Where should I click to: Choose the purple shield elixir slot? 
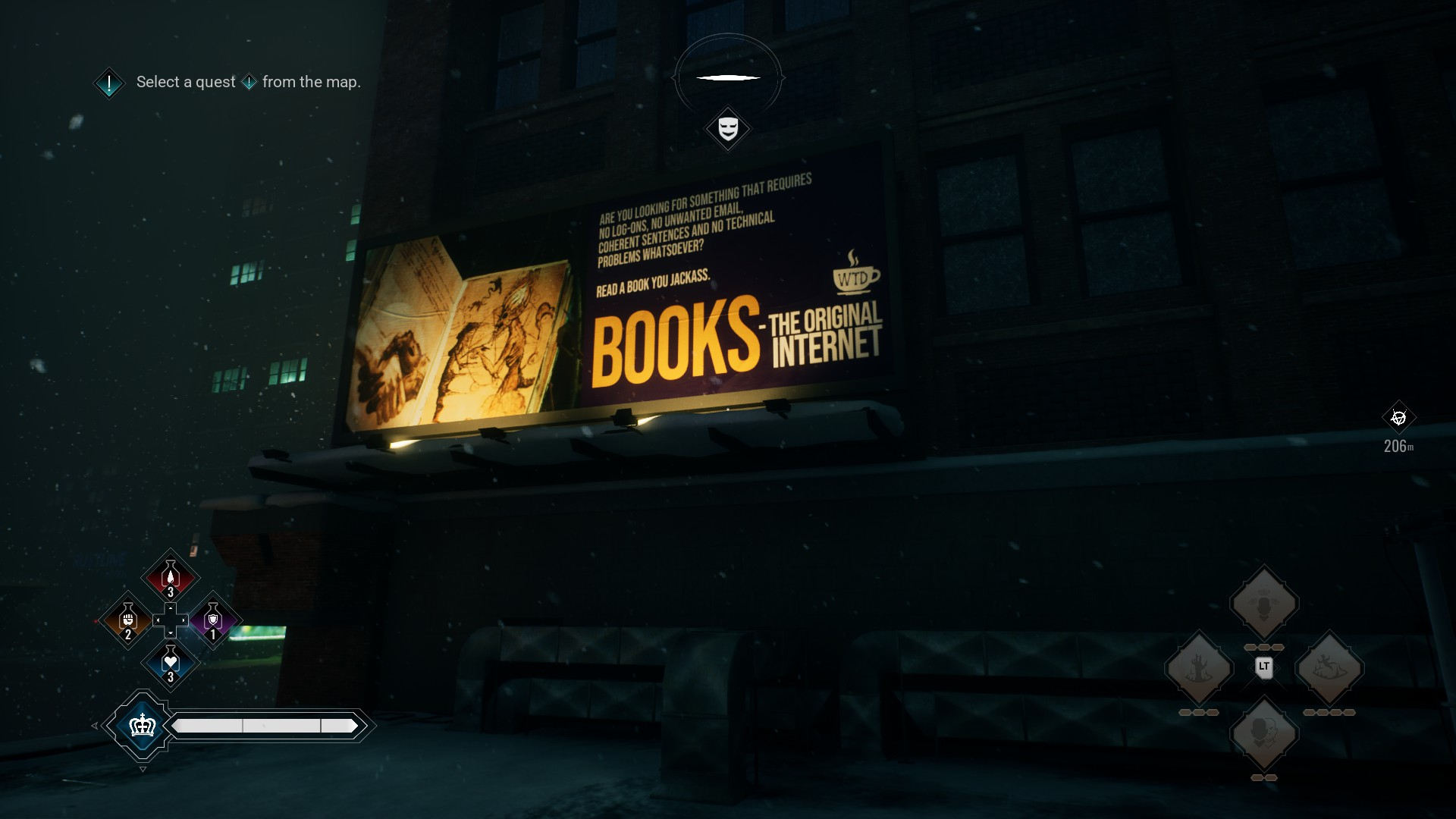[x=213, y=621]
